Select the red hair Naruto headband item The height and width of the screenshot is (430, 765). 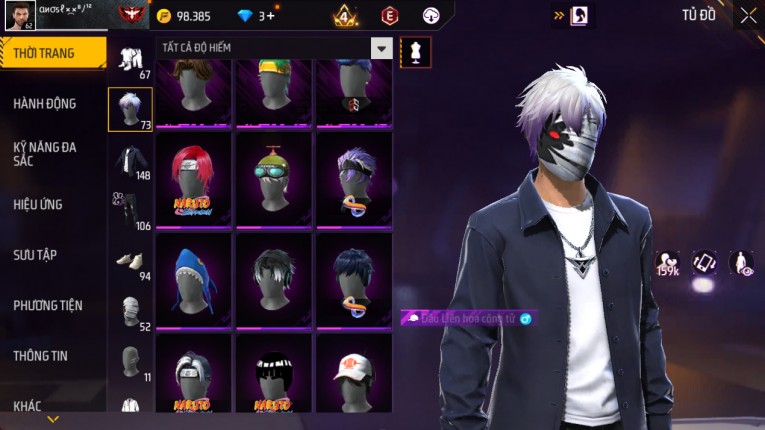194,178
